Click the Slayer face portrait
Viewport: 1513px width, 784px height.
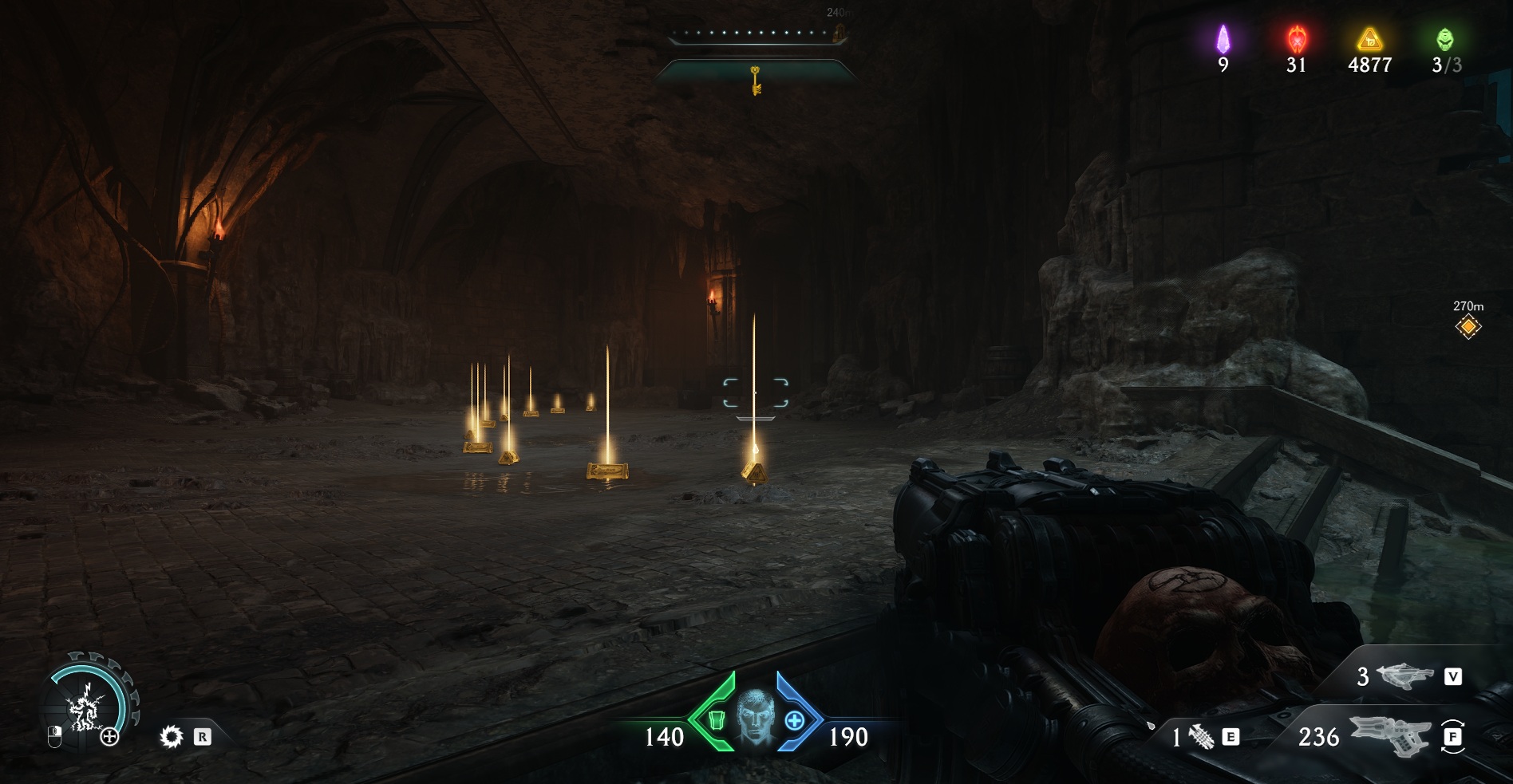tap(754, 719)
